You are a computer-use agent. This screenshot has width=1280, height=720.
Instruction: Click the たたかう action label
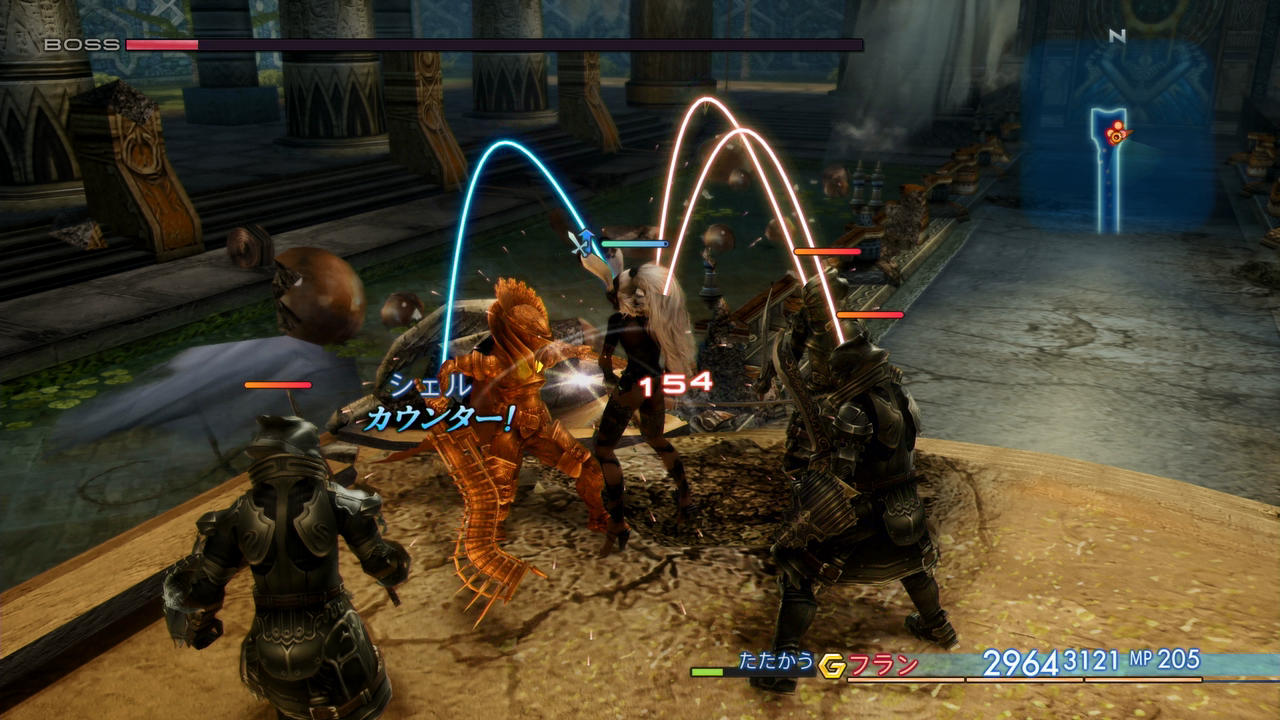(776, 661)
